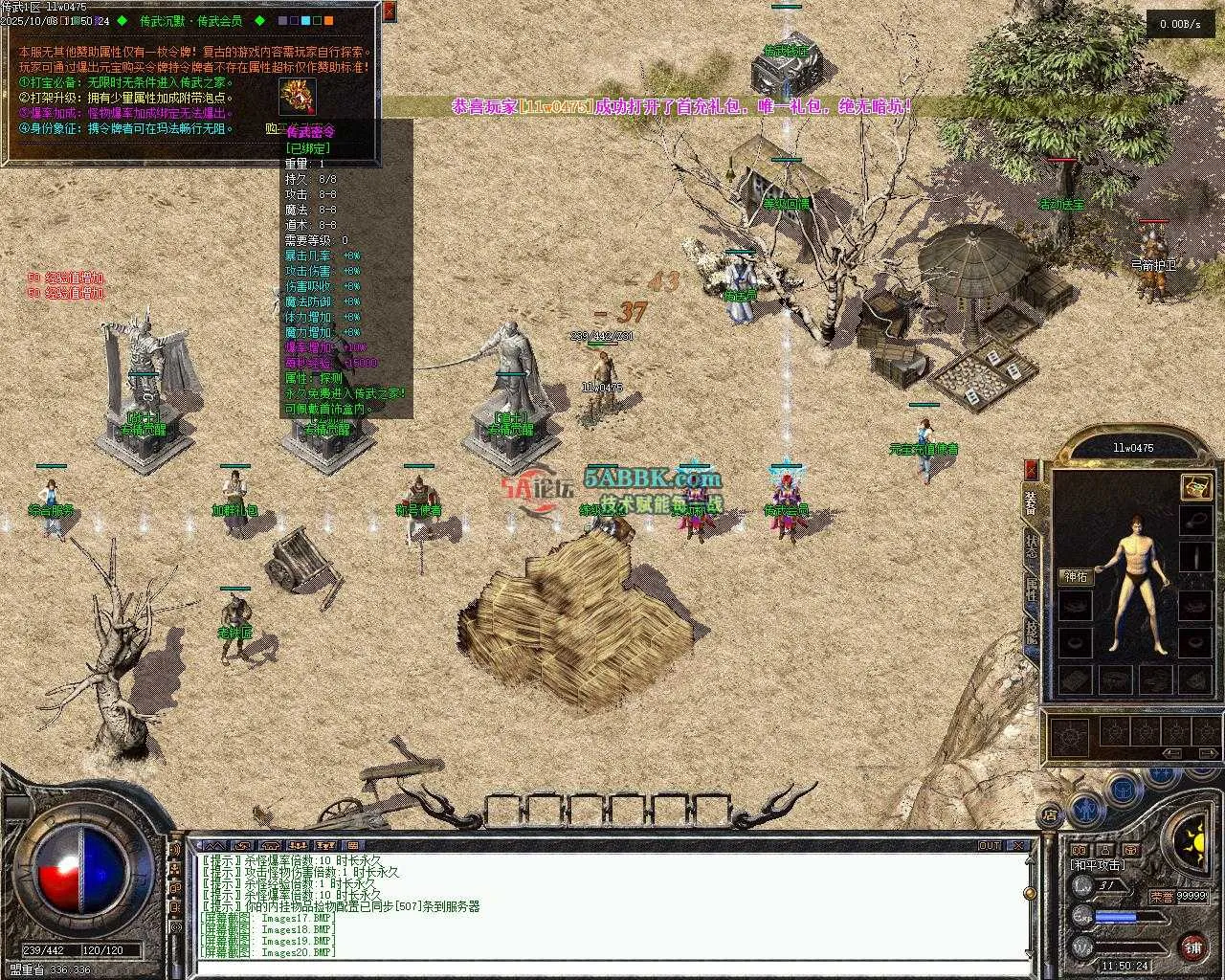The width and height of the screenshot is (1225, 980).
Task: Close the 传武沉默 info panel
Action: pos(389,11)
